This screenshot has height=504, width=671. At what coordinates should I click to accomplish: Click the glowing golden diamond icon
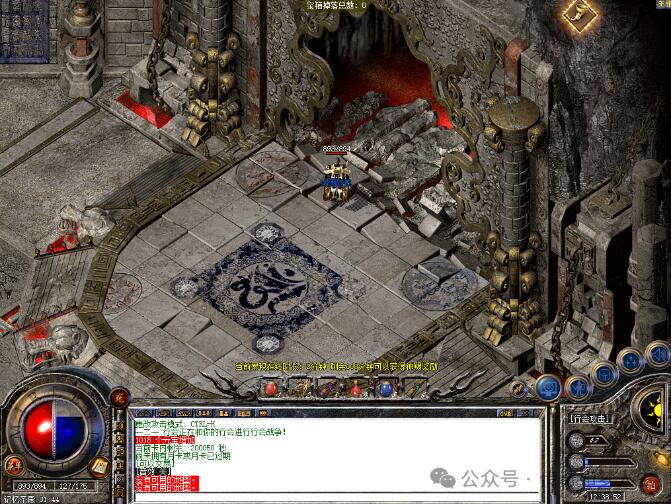(x=576, y=11)
